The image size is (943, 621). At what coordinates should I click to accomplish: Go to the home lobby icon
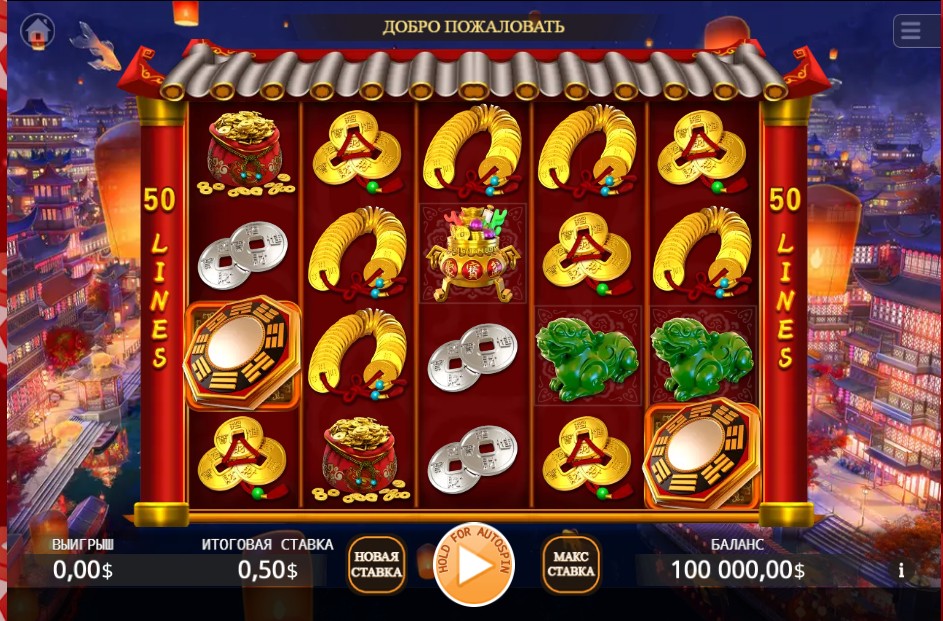coord(38,31)
